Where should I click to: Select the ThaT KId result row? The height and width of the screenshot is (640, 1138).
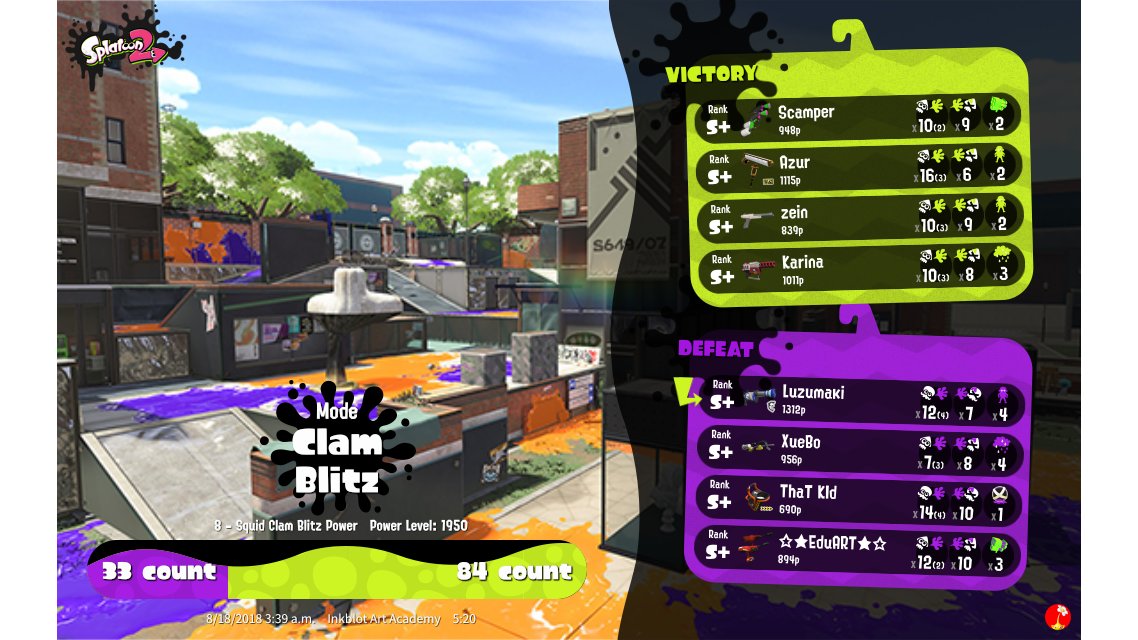pyautogui.click(x=861, y=498)
